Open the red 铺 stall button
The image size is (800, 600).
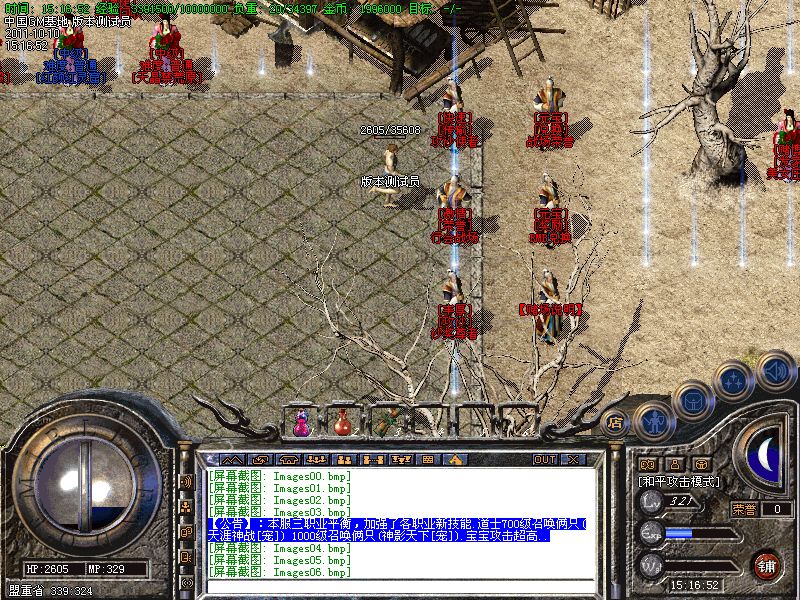pyautogui.click(x=766, y=564)
